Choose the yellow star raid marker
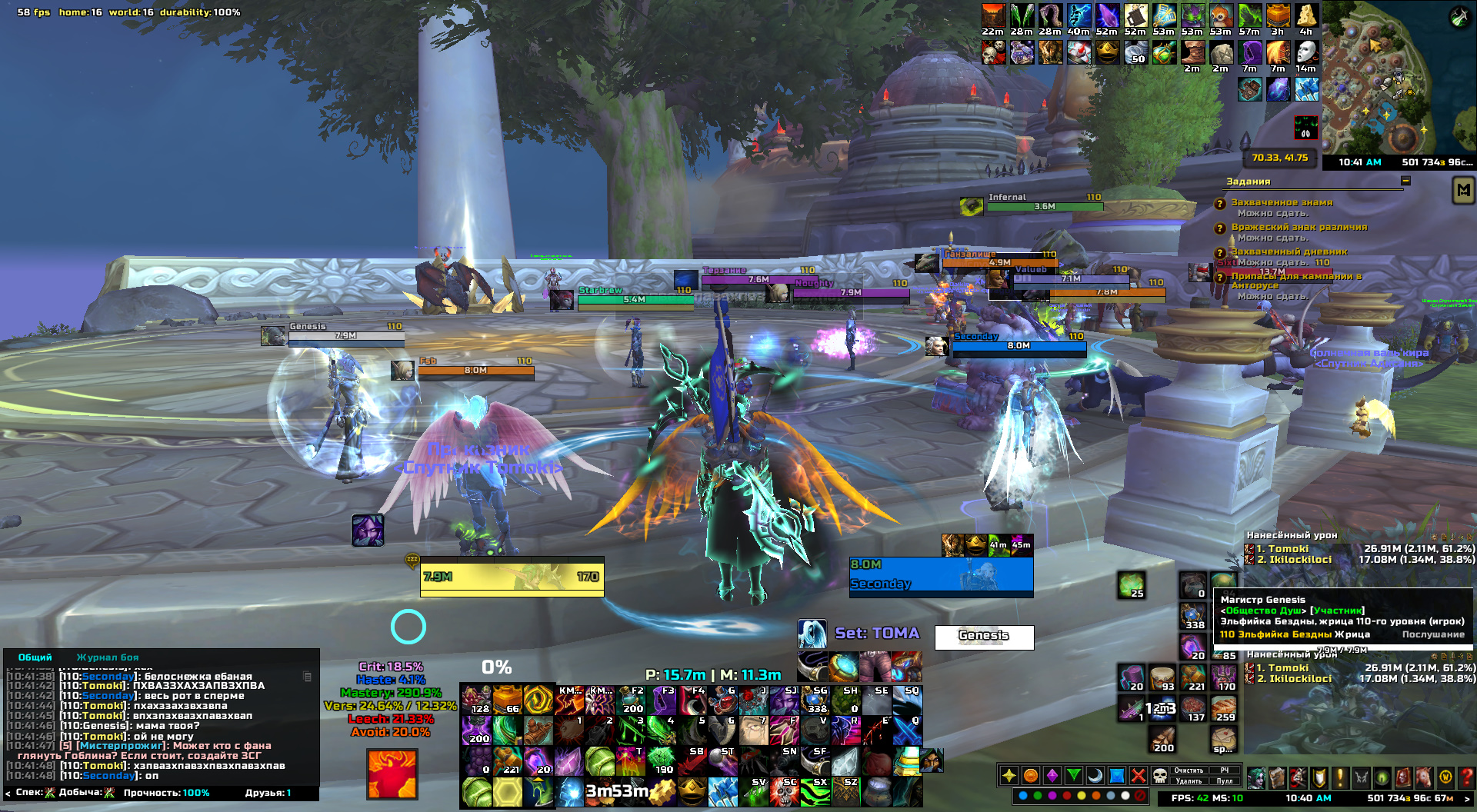Image resolution: width=1477 pixels, height=812 pixels. (1009, 776)
